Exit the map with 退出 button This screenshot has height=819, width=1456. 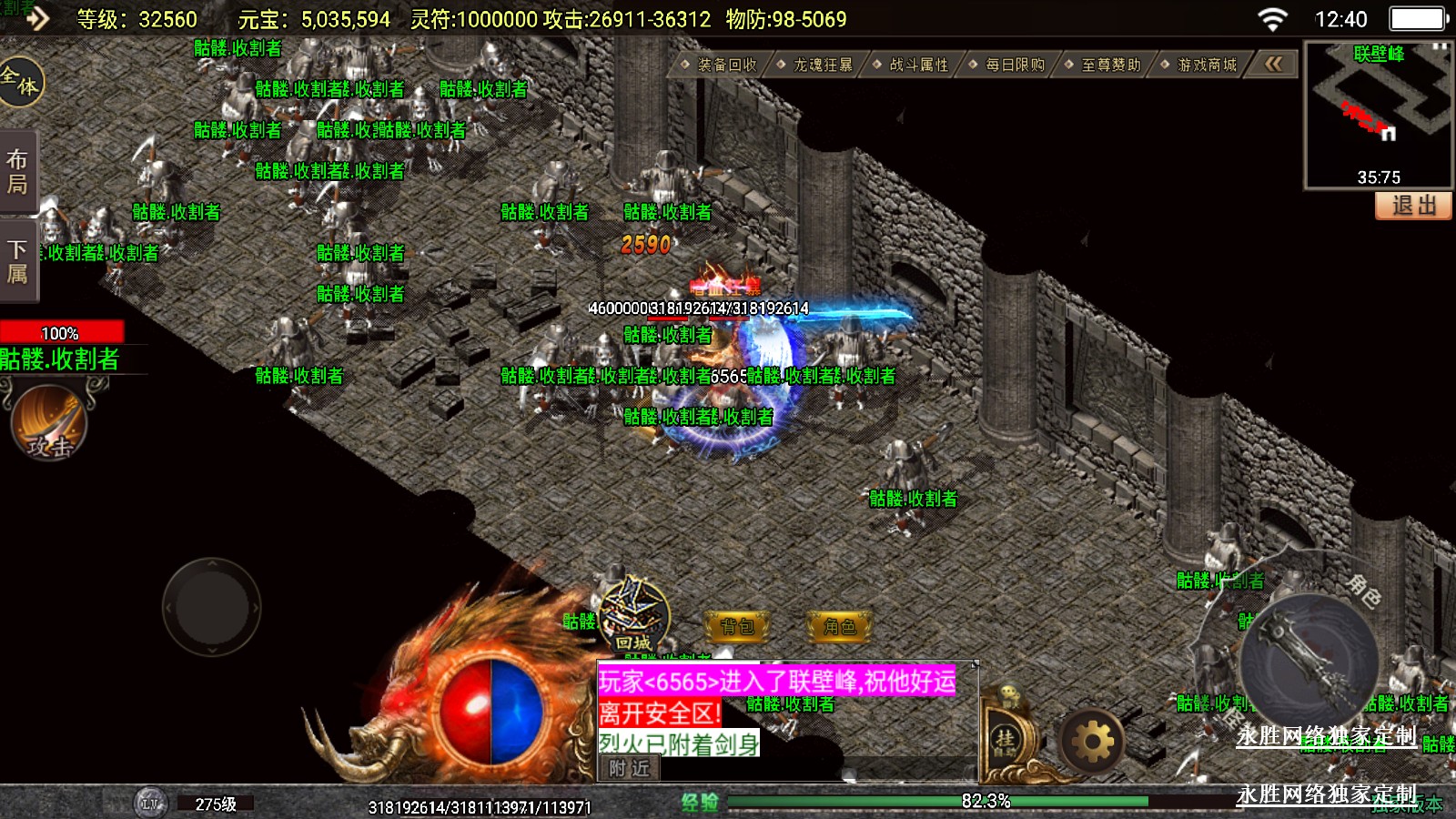[1412, 206]
